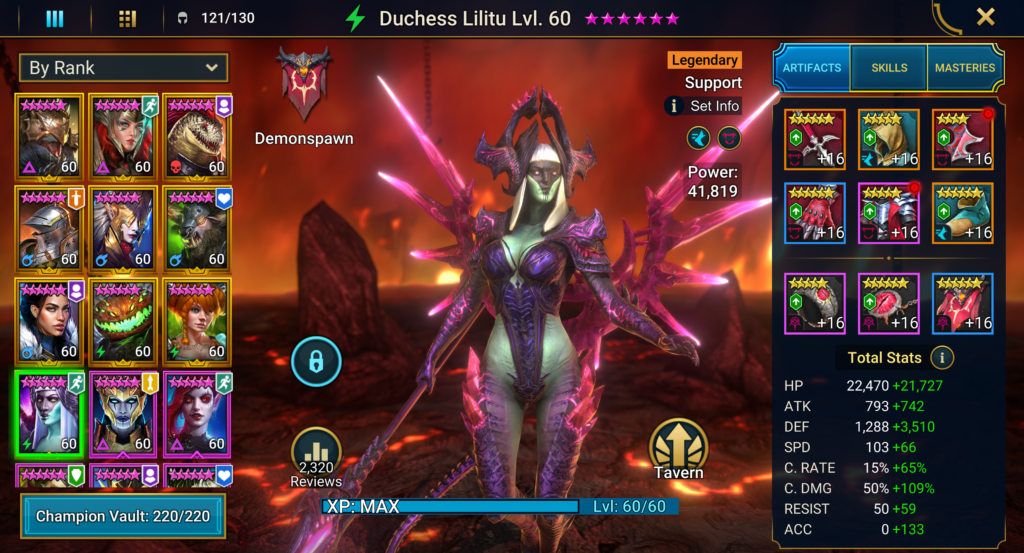Switch to the grid list view icon
Image resolution: width=1024 pixels, height=553 pixels.
pyautogui.click(x=127, y=18)
